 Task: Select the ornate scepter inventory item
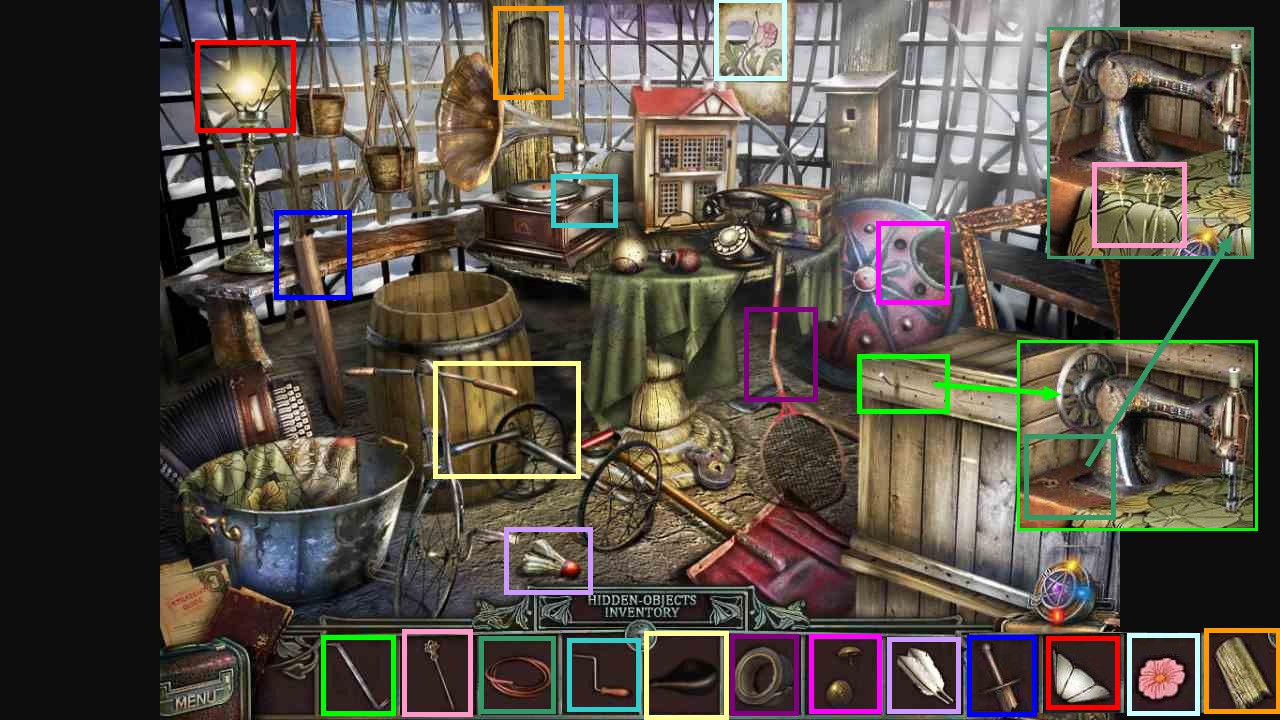(437, 675)
